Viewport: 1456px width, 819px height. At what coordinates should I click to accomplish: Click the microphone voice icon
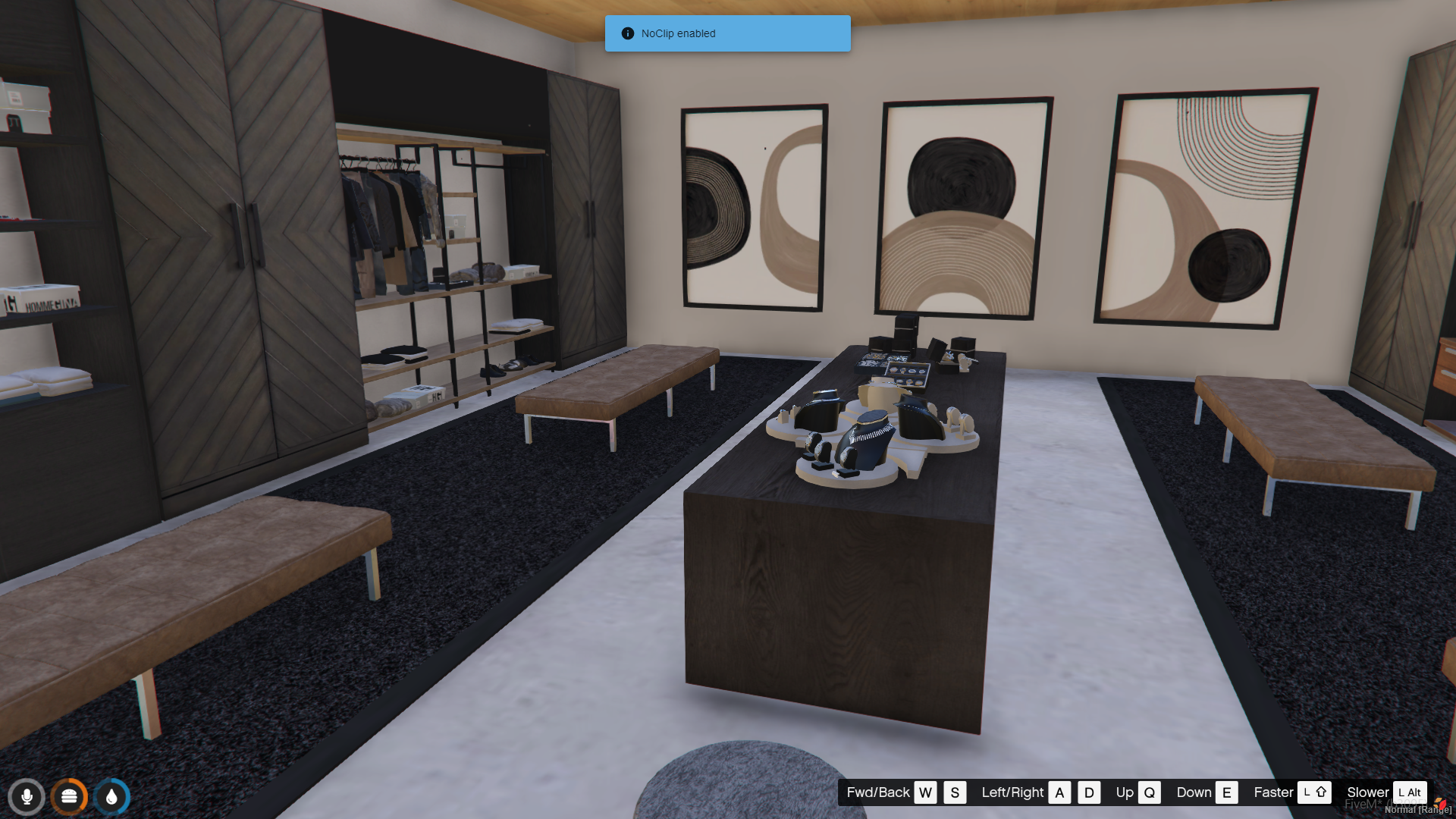point(27,796)
